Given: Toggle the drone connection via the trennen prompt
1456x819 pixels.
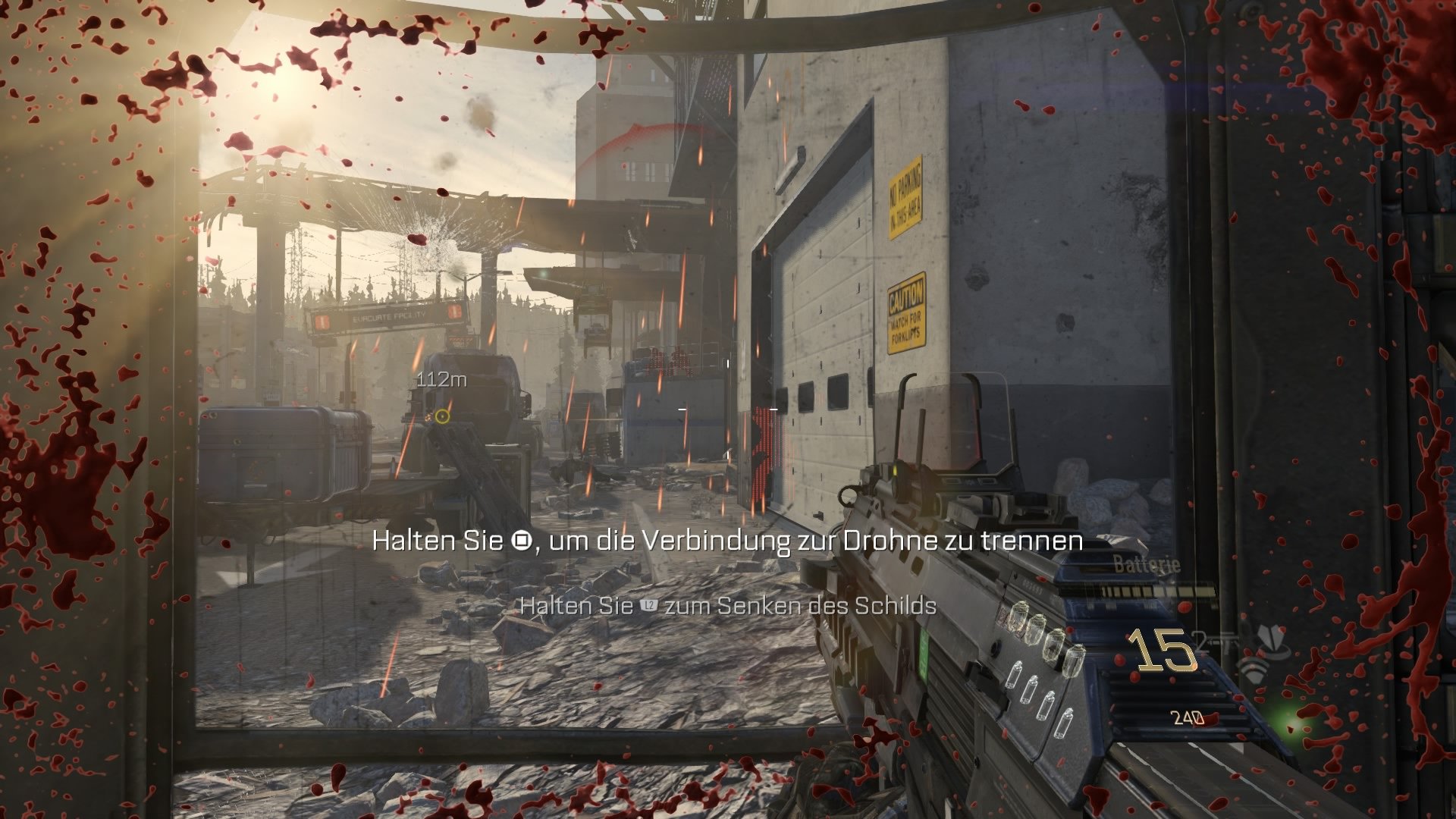Looking at the screenshot, I should point(728,542).
